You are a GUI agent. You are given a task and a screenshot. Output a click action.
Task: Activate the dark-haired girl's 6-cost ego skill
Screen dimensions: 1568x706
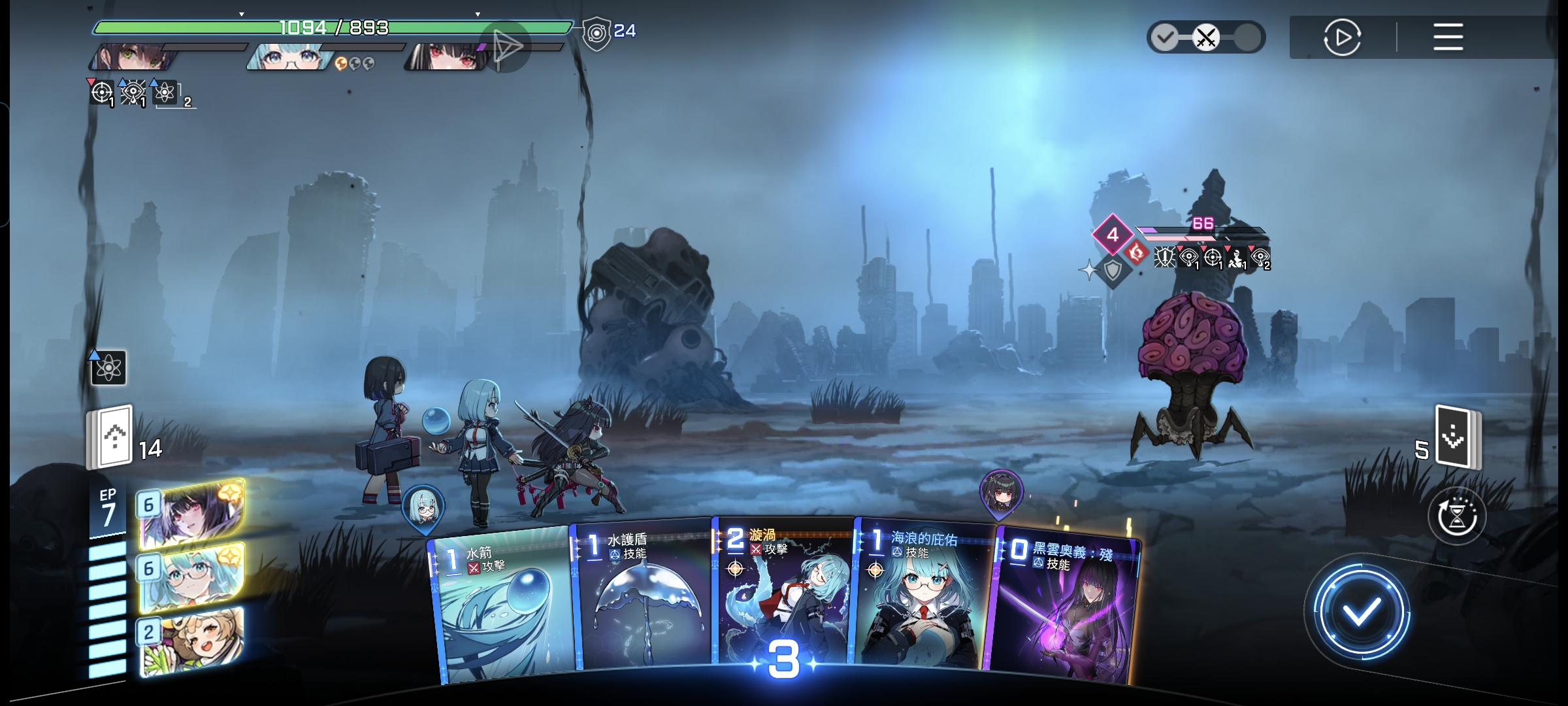click(x=193, y=514)
